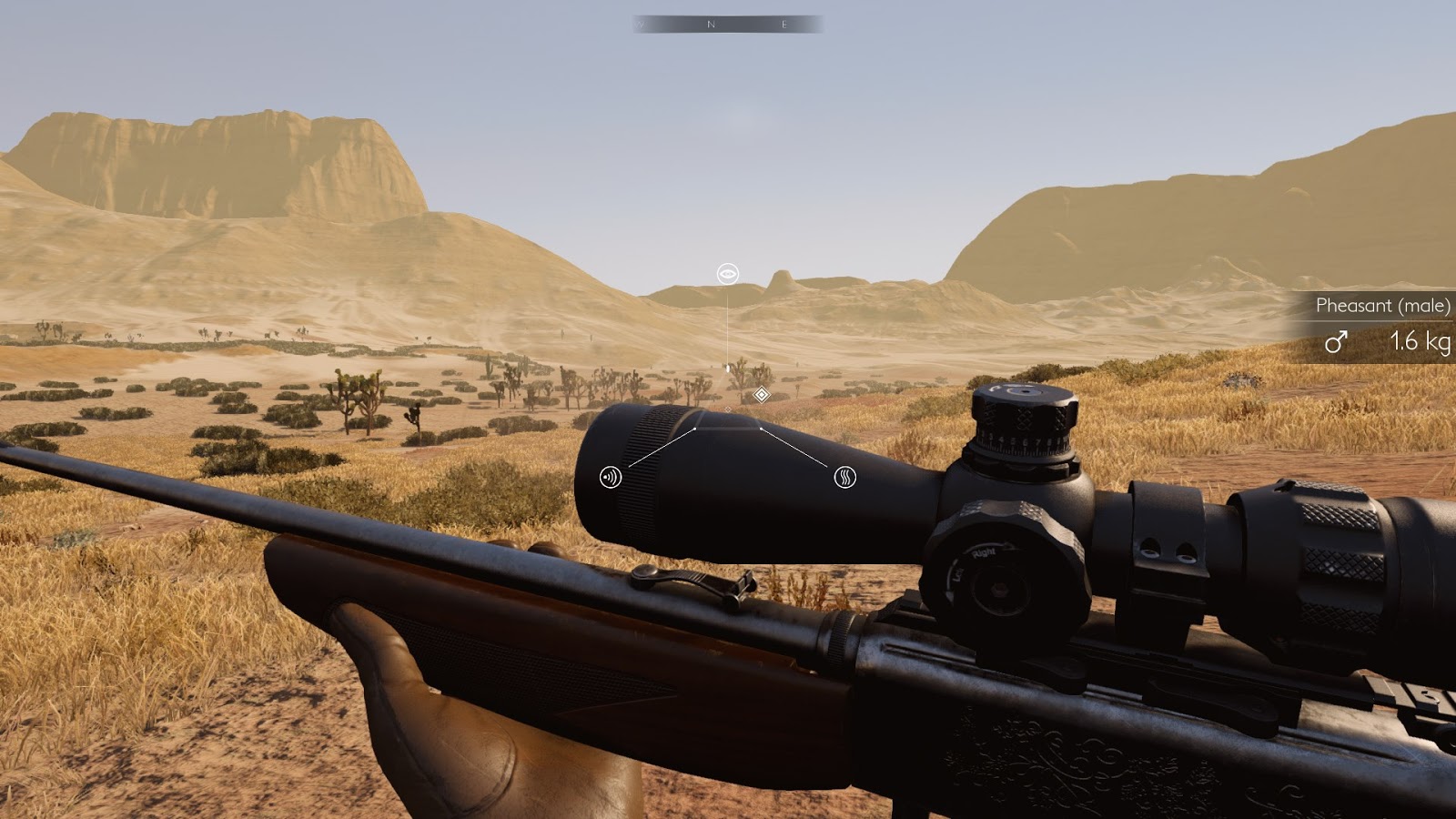The image size is (1456, 819).
Task: Toggle the animal spotted eye indicator
Action: tap(727, 273)
